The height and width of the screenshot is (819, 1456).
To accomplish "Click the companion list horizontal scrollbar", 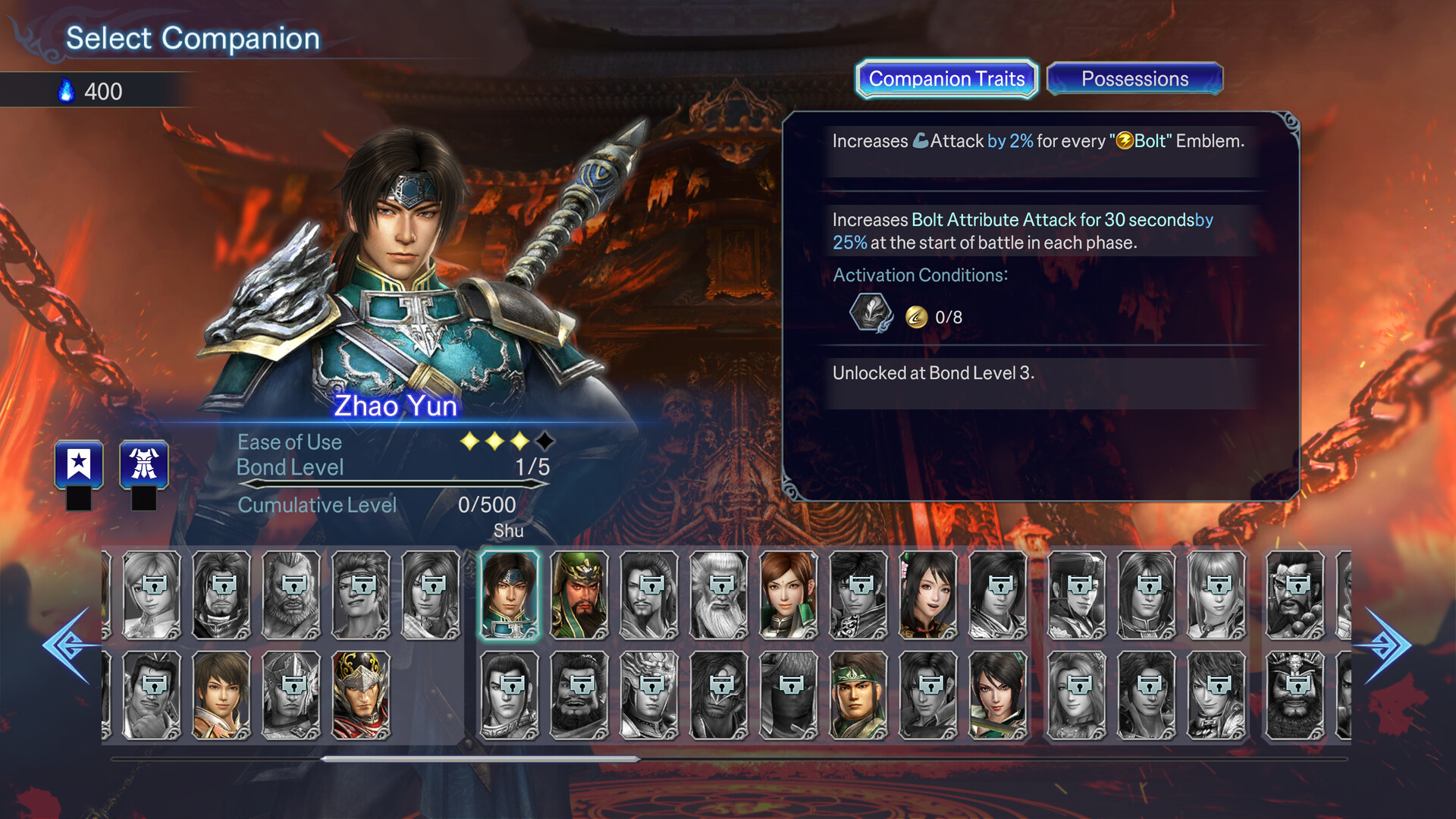I will [x=479, y=758].
